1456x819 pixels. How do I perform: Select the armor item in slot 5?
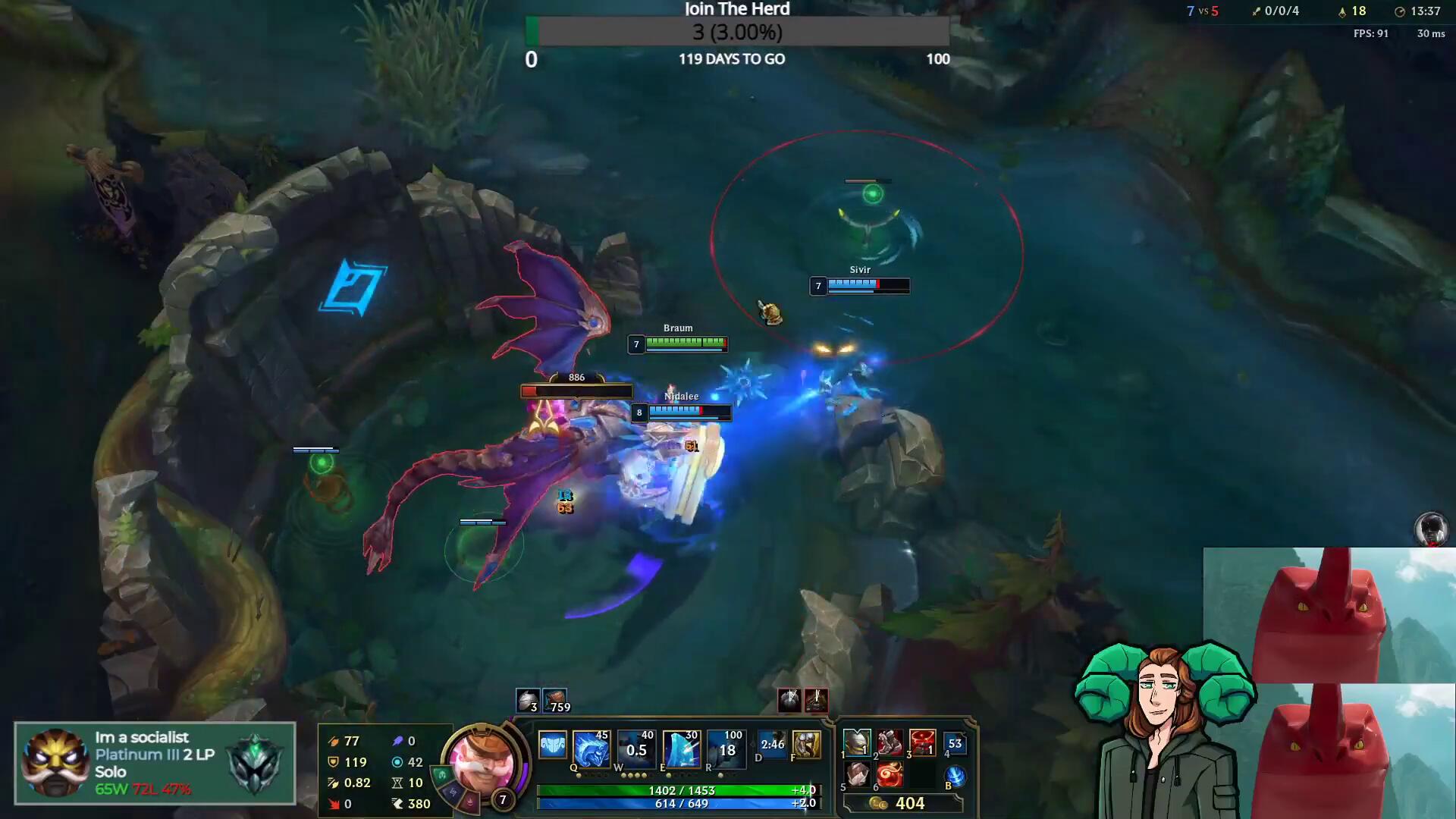[857, 775]
